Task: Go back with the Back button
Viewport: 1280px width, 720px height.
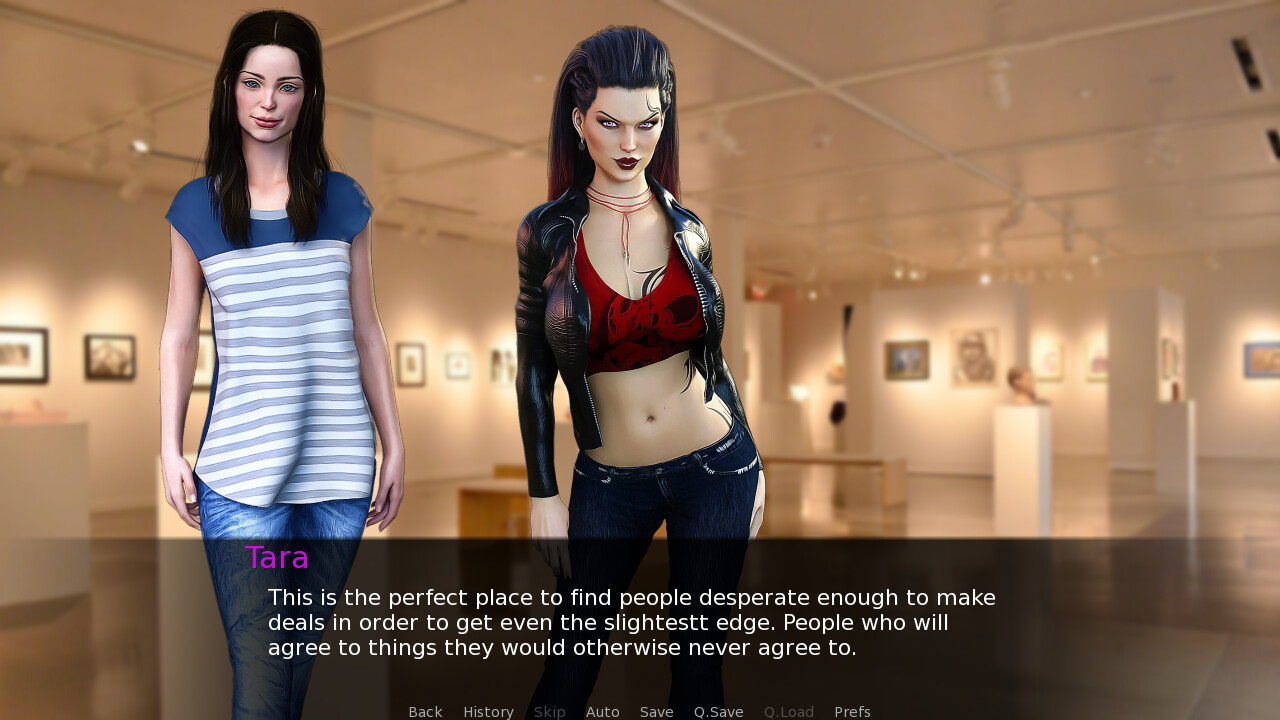Action: click(425, 712)
